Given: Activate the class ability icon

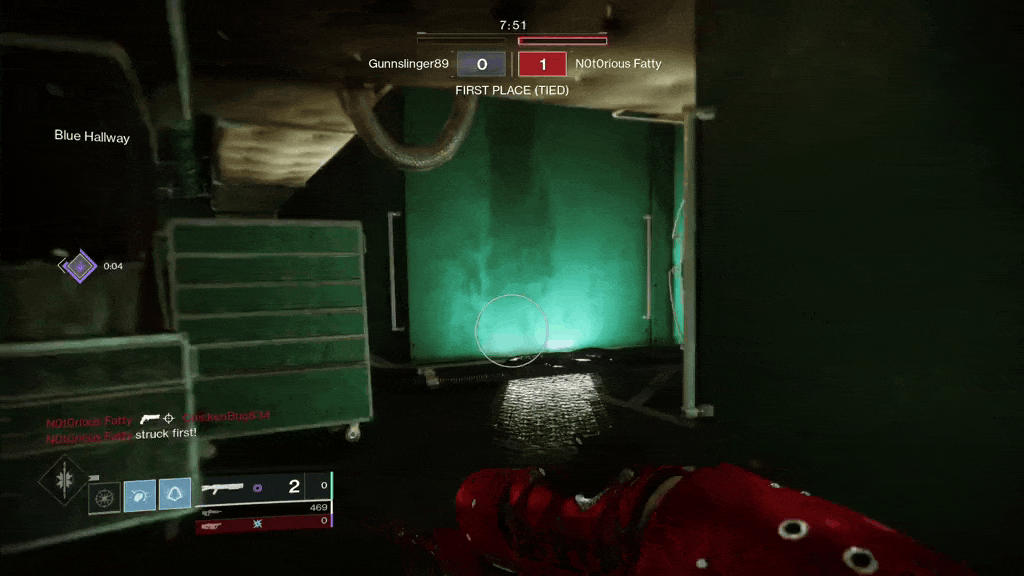Looking at the screenshot, I should click(175, 495).
